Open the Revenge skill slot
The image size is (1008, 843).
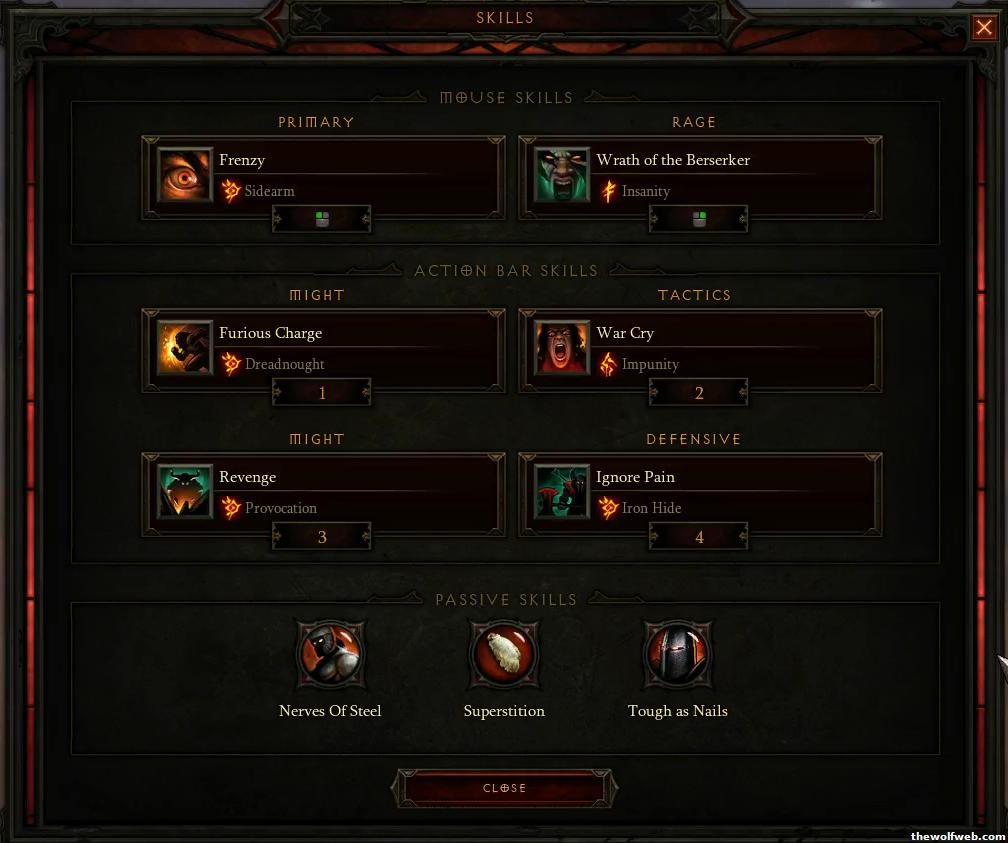point(185,492)
